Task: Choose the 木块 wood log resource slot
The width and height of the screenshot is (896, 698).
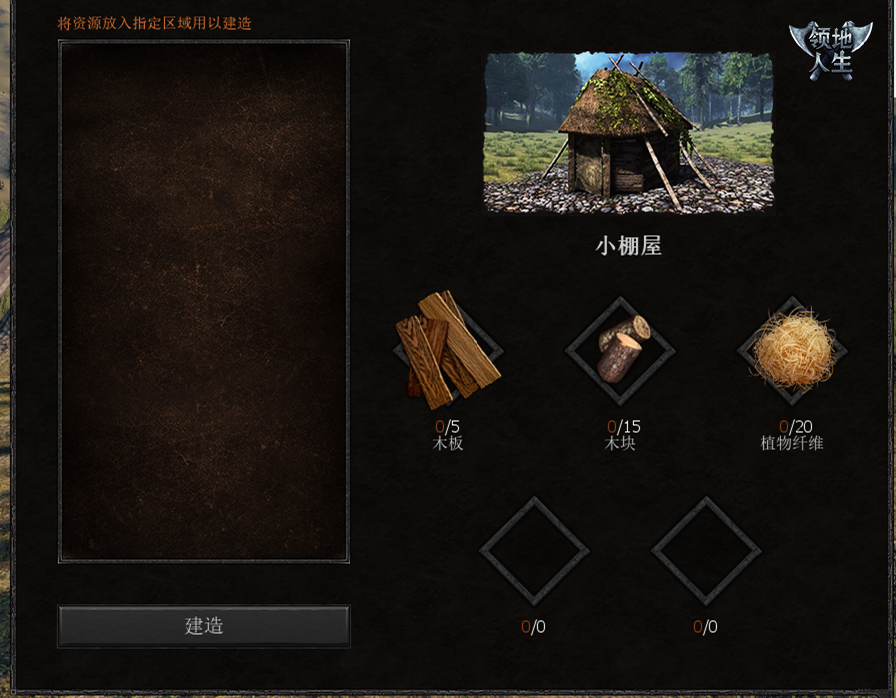Action: (x=620, y=351)
